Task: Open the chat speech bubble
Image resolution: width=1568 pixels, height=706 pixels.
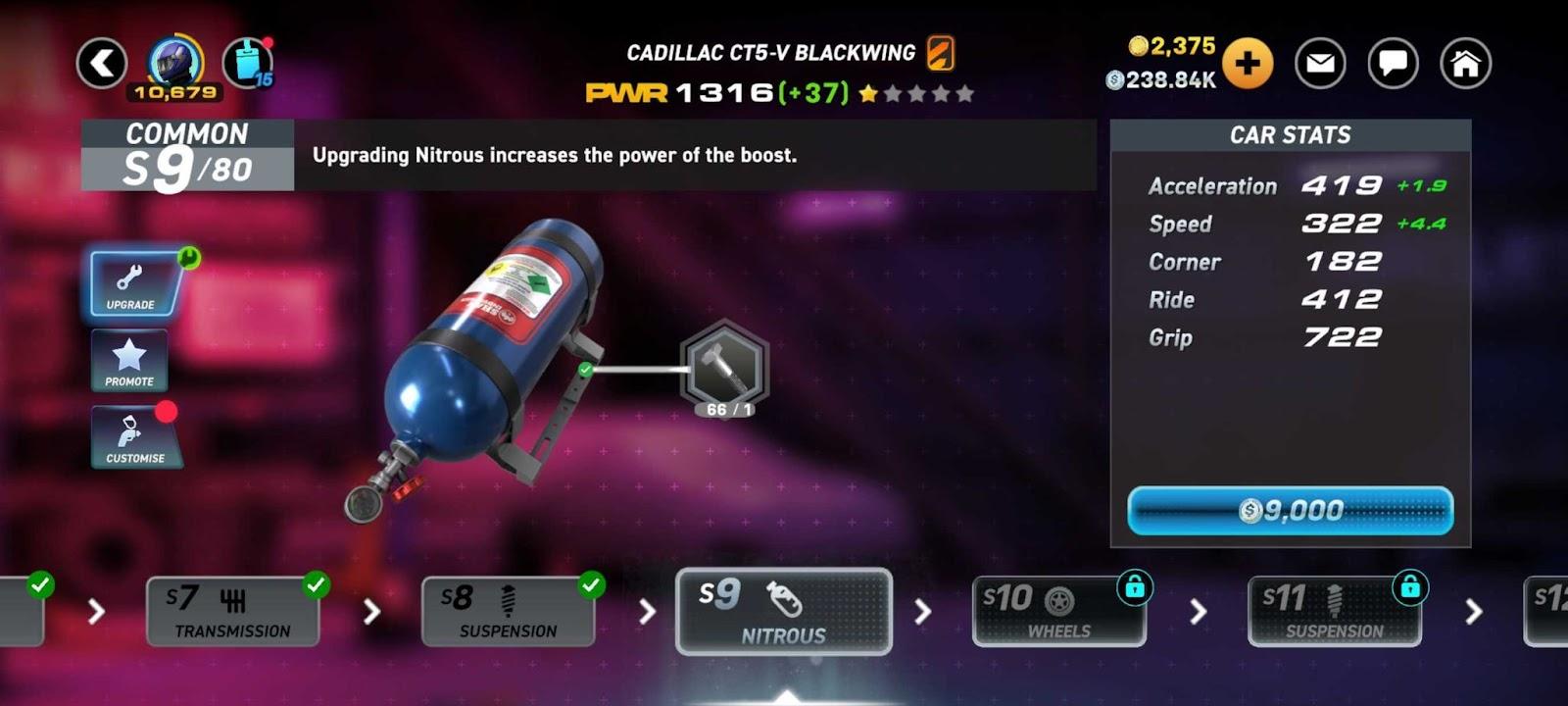Action: click(1393, 64)
